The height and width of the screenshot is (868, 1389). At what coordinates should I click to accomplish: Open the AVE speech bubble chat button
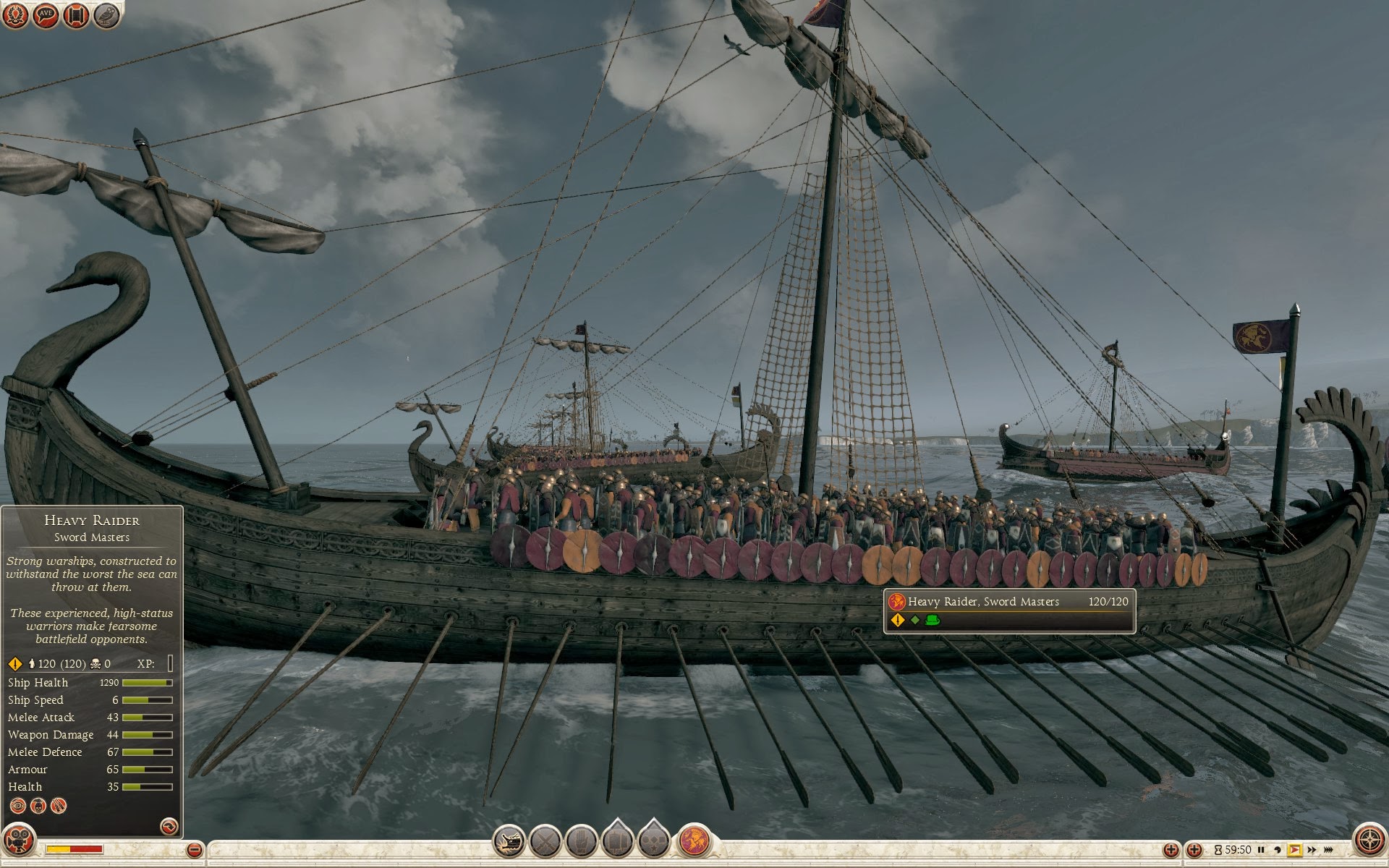click(46, 14)
